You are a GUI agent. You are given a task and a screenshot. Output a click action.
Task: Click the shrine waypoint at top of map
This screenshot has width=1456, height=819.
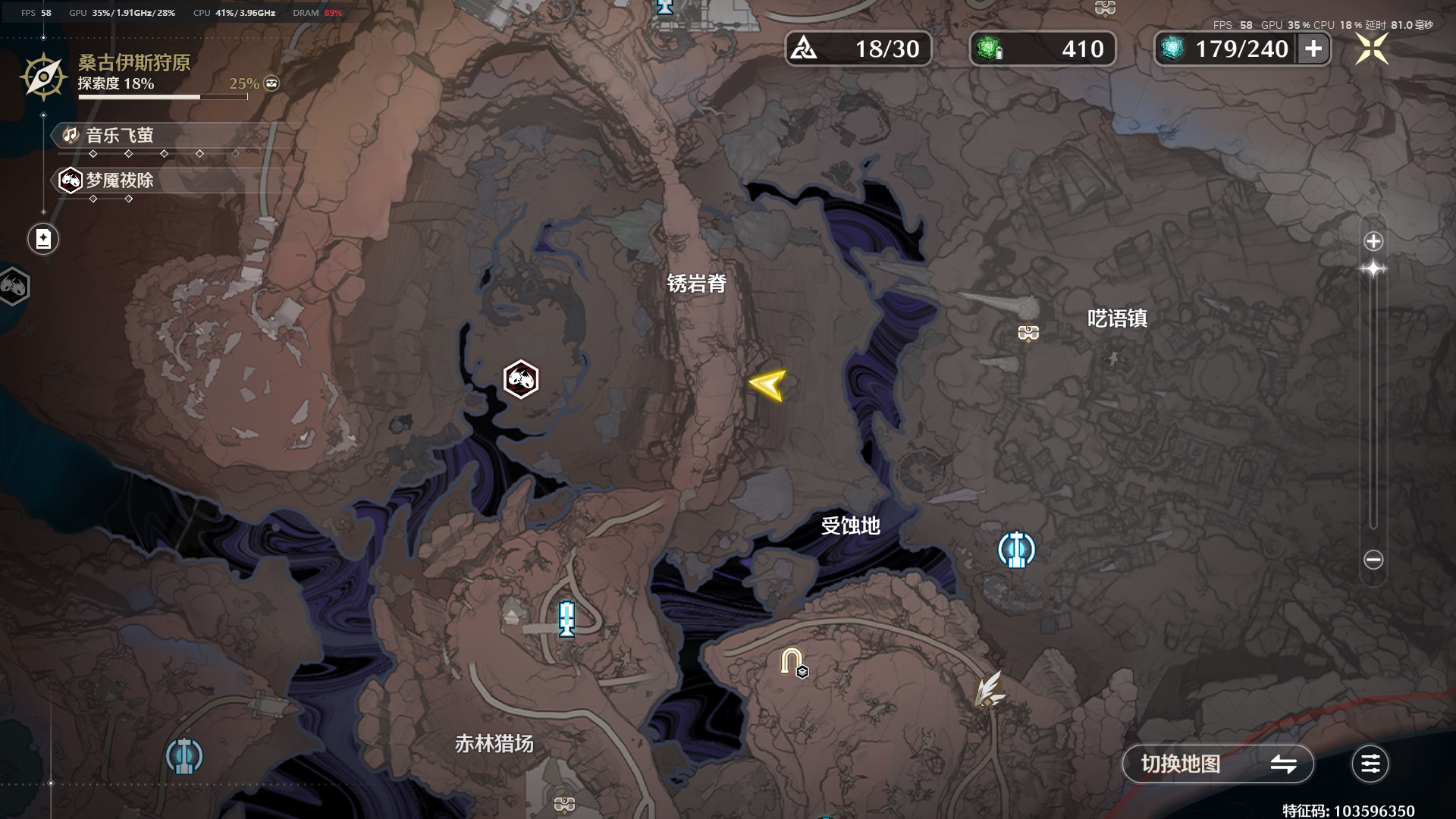[665, 9]
